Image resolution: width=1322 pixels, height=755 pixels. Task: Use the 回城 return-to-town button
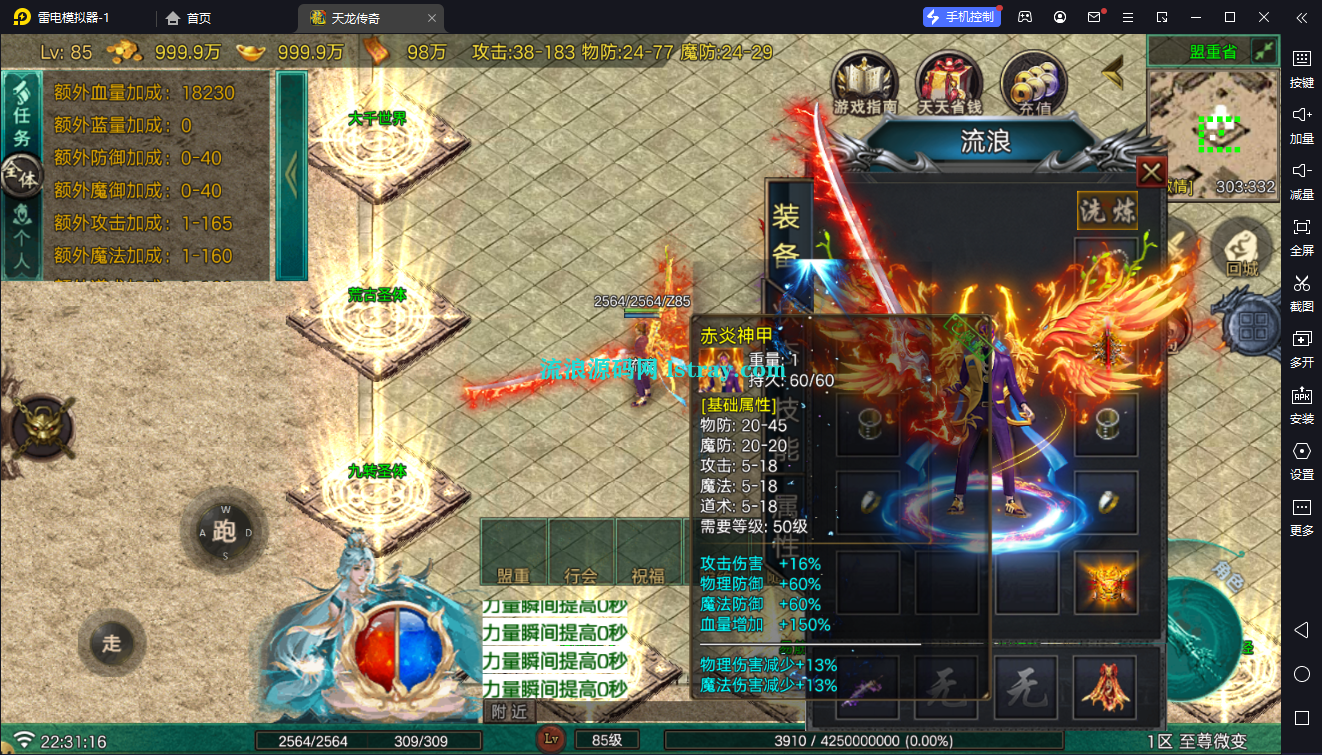1241,250
